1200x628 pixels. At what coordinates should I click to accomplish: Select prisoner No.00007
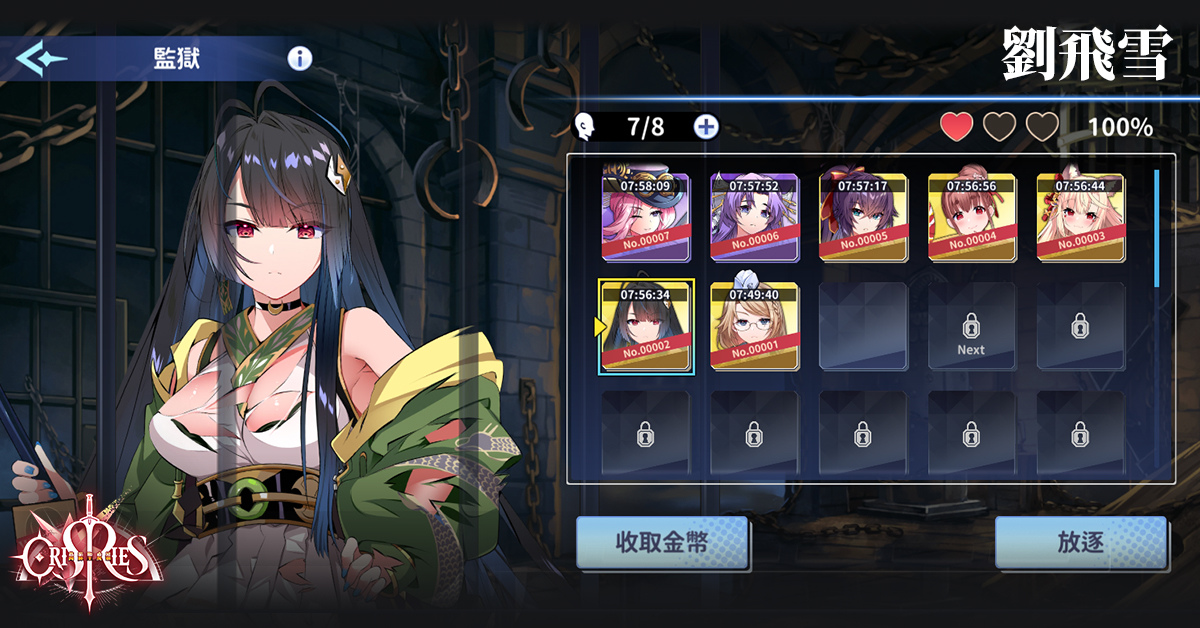pyautogui.click(x=645, y=216)
